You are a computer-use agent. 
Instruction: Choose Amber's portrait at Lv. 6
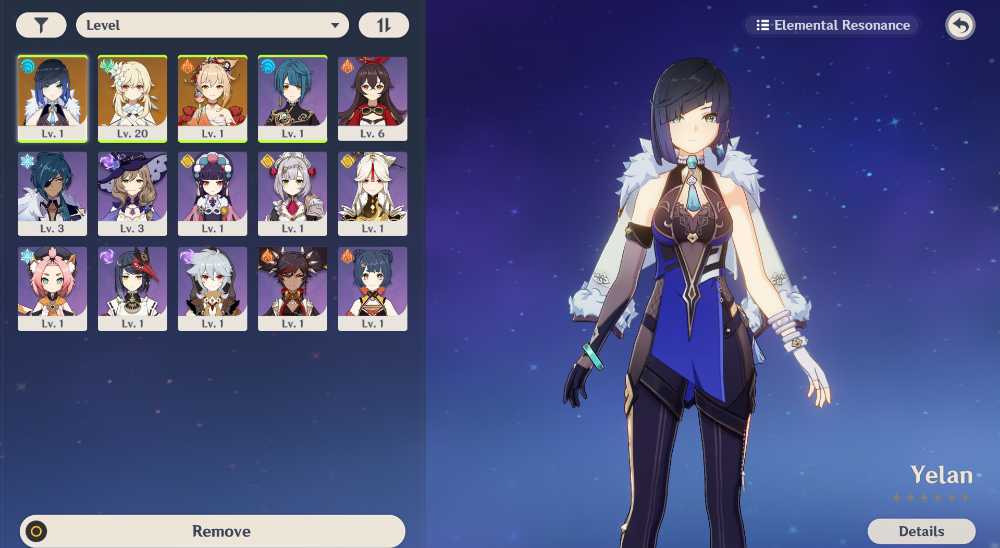(372, 98)
